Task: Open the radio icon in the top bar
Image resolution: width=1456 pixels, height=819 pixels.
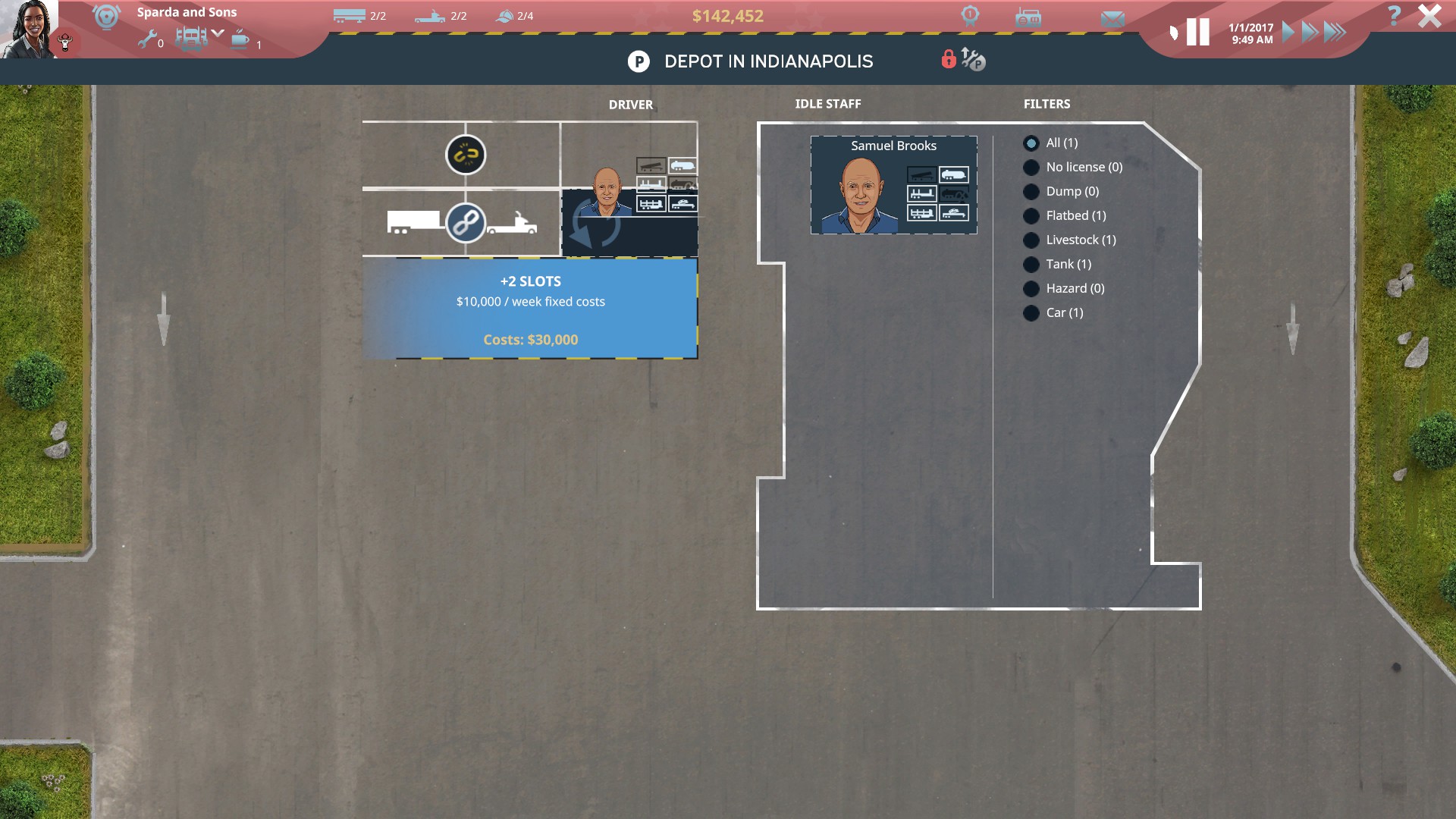Action: click(1028, 18)
